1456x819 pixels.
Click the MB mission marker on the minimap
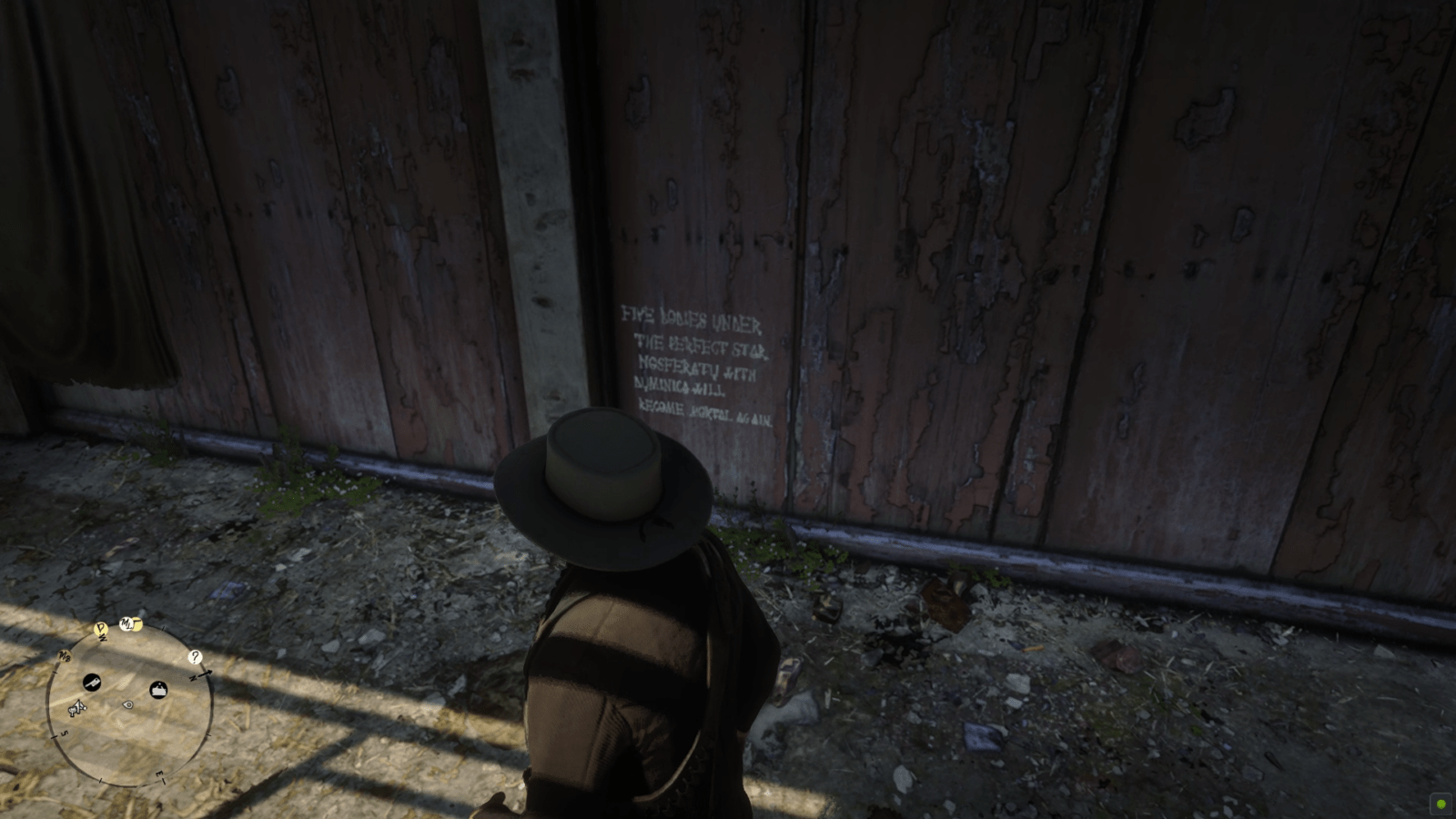pos(65,656)
